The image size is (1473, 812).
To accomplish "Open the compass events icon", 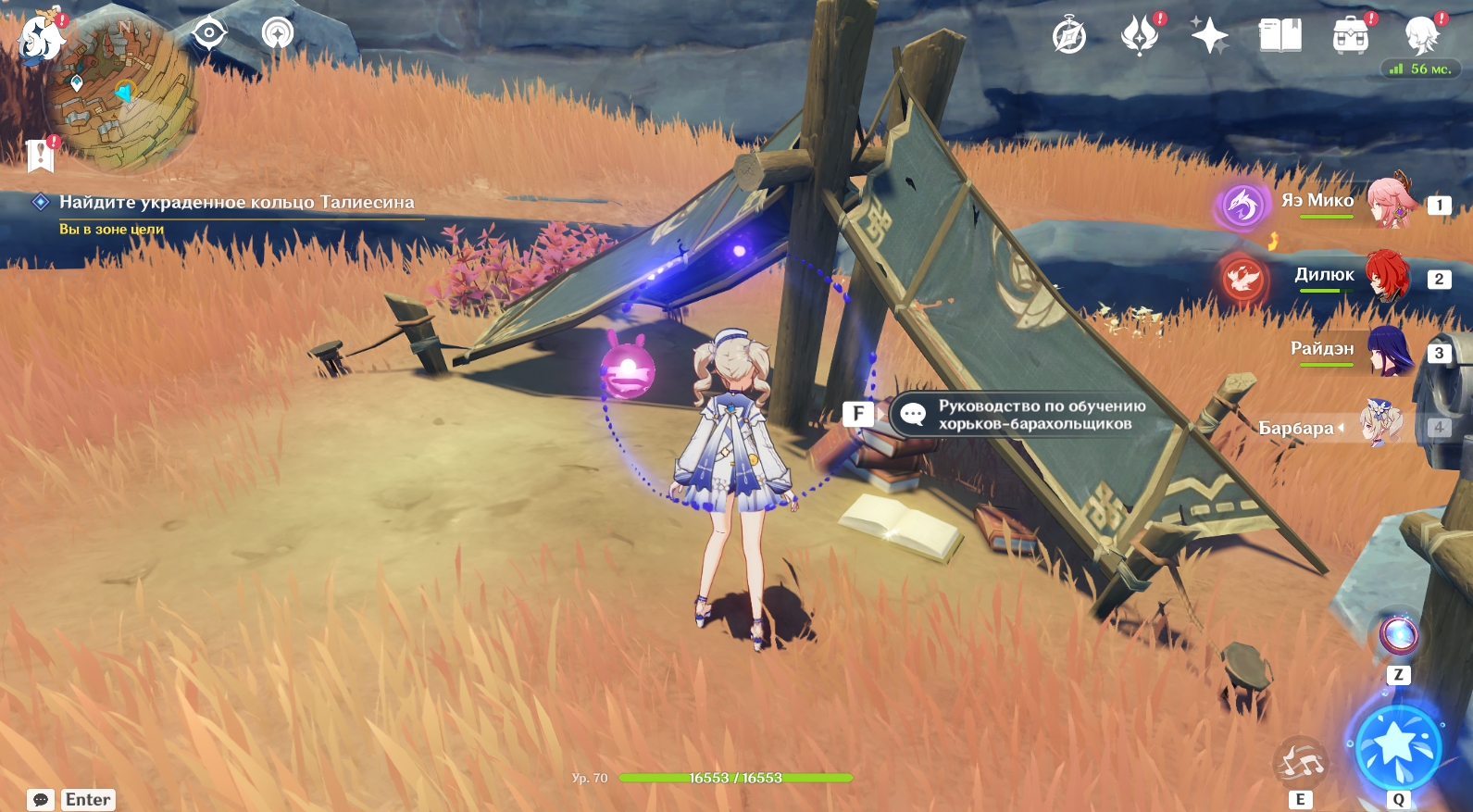I will coord(1069,37).
